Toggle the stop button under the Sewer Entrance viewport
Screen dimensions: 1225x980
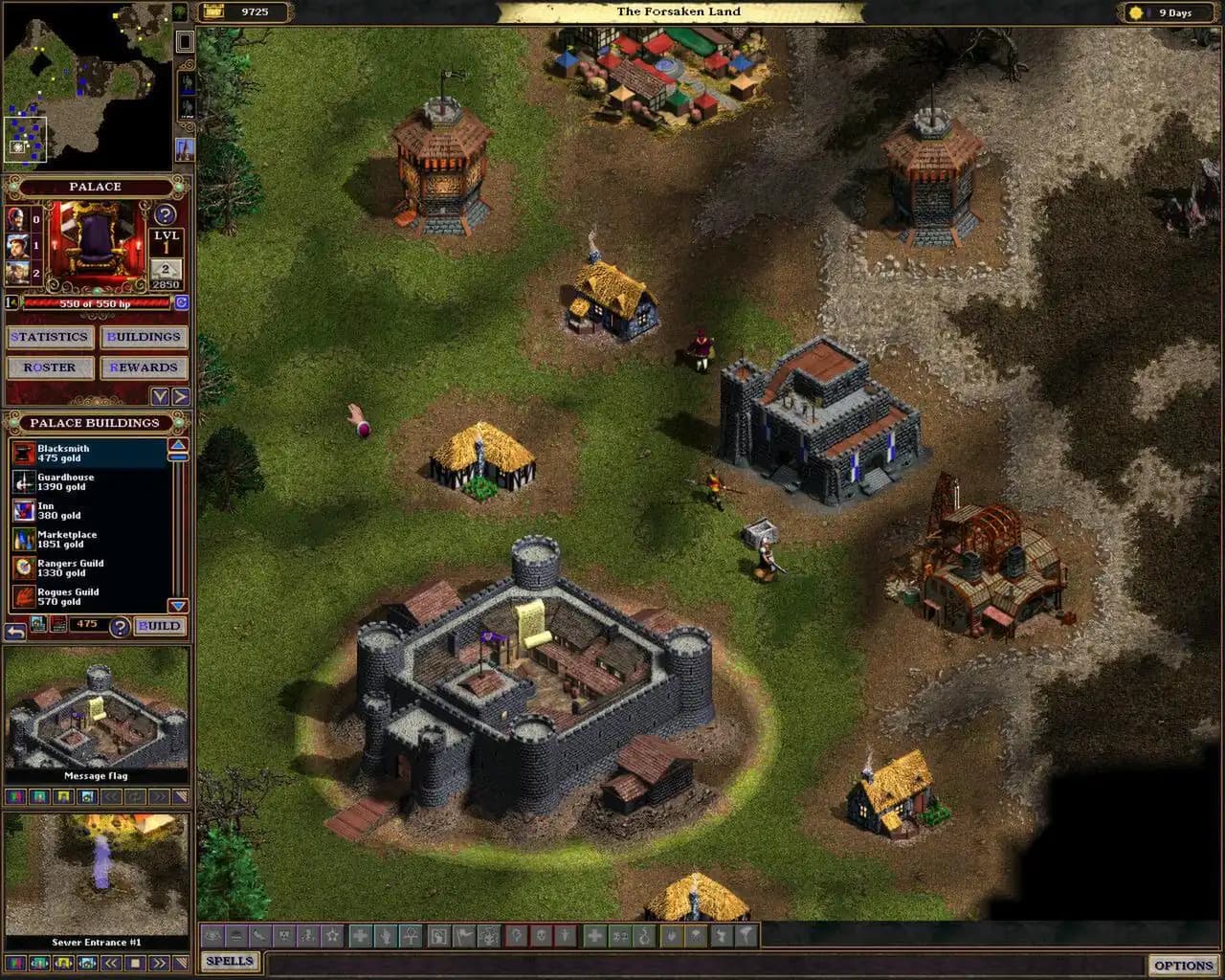pyautogui.click(x=137, y=963)
